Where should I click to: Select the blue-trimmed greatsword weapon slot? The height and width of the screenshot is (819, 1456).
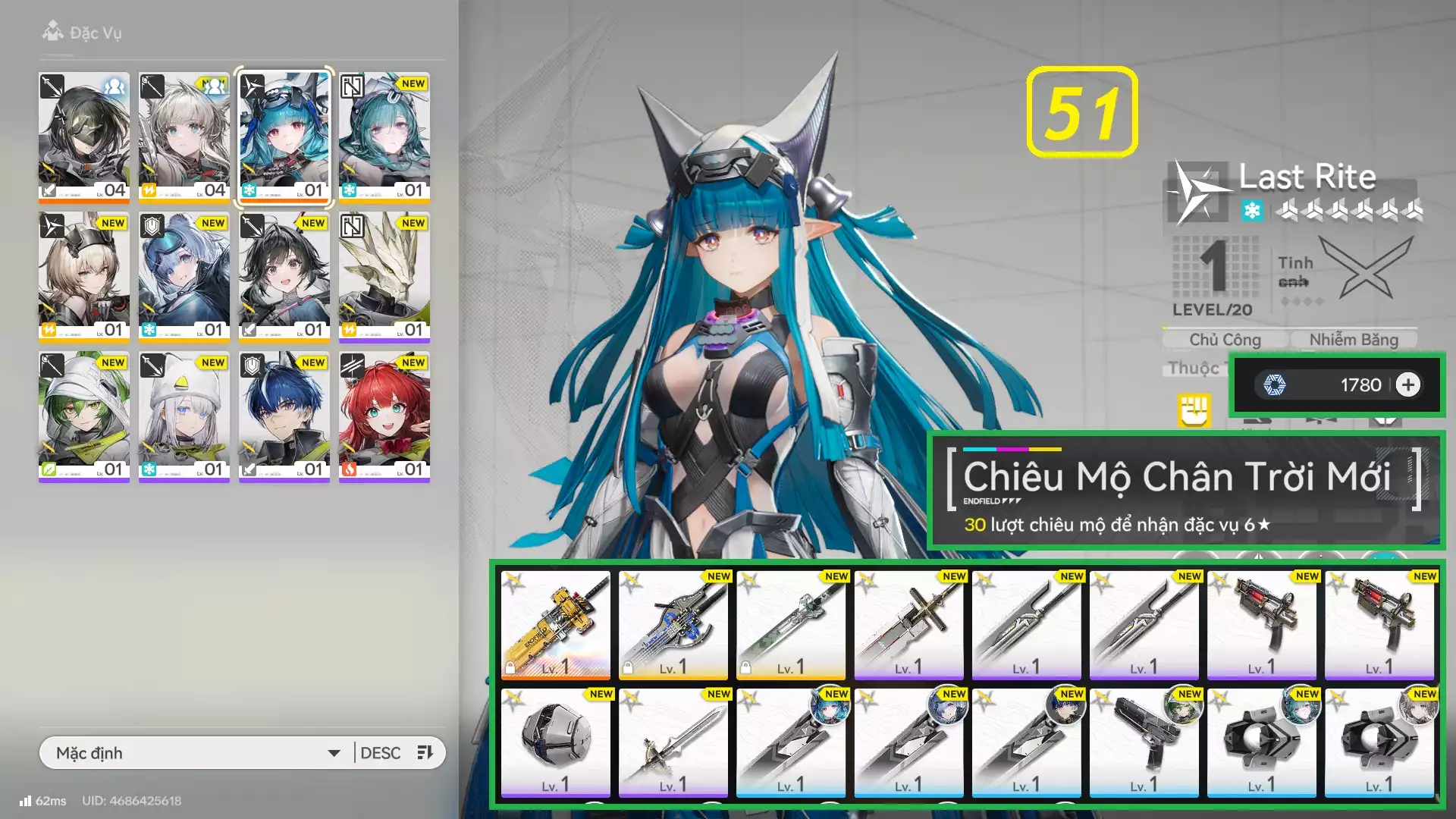tap(673, 625)
